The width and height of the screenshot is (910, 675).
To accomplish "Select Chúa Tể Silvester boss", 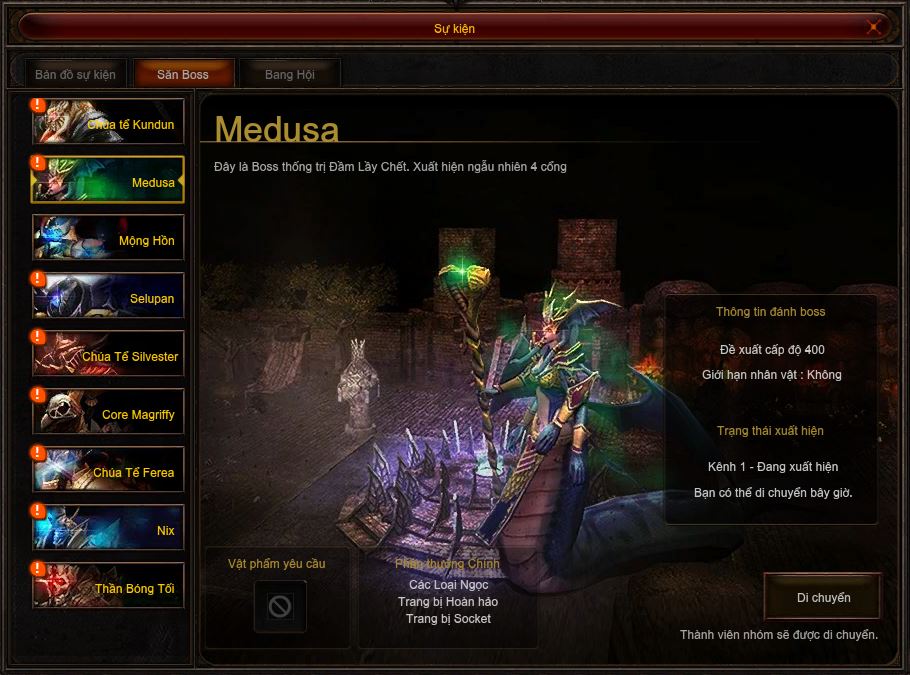I will point(108,354).
